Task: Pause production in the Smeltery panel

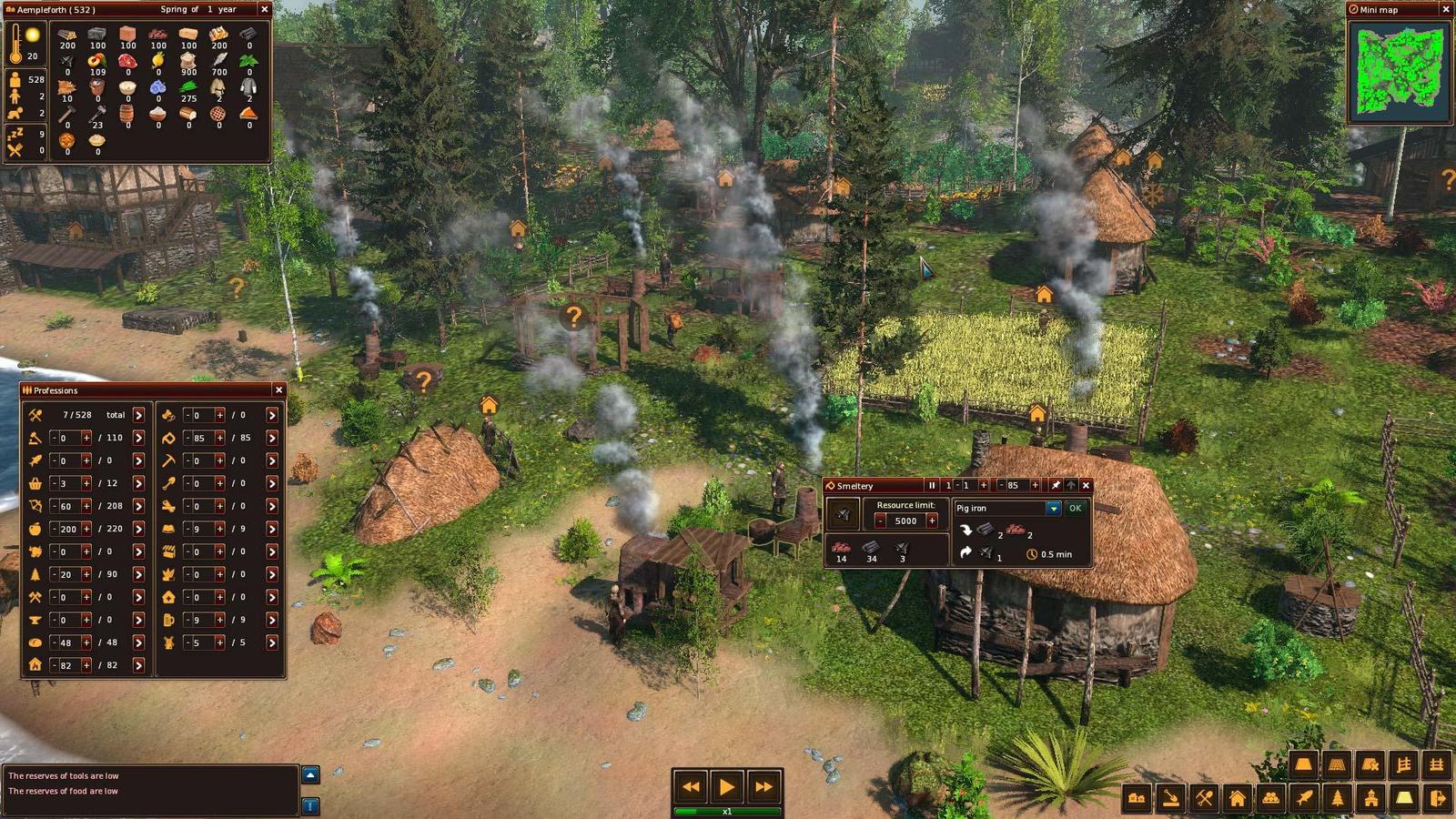Action: pyautogui.click(x=932, y=485)
